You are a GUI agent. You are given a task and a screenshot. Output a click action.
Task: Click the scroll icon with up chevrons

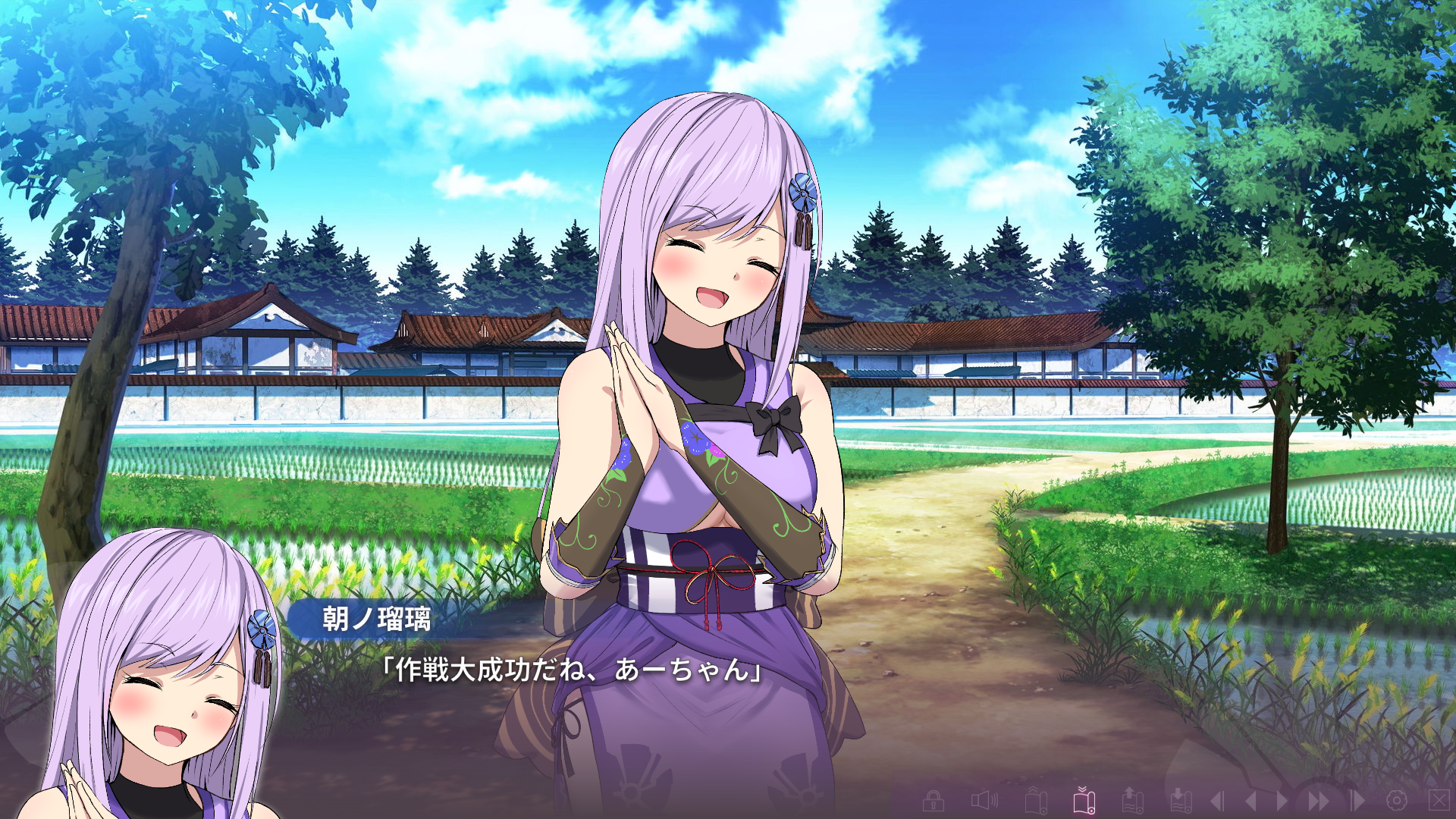point(1036,800)
